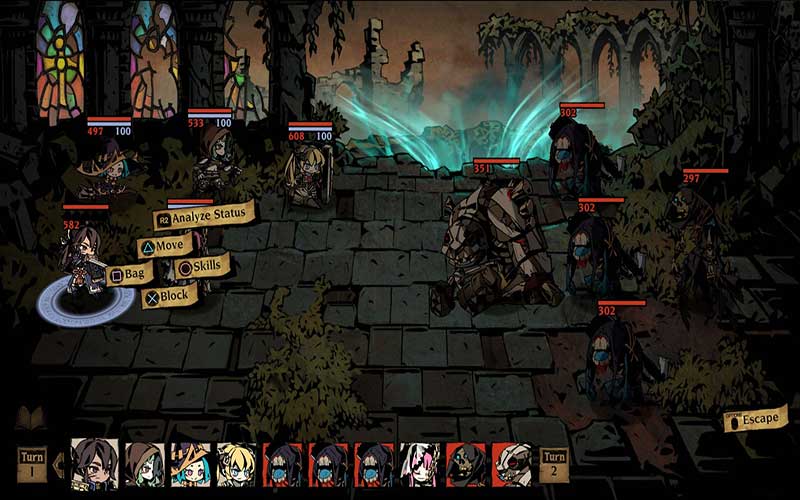Choose the Analyze Status command

[x=204, y=216]
